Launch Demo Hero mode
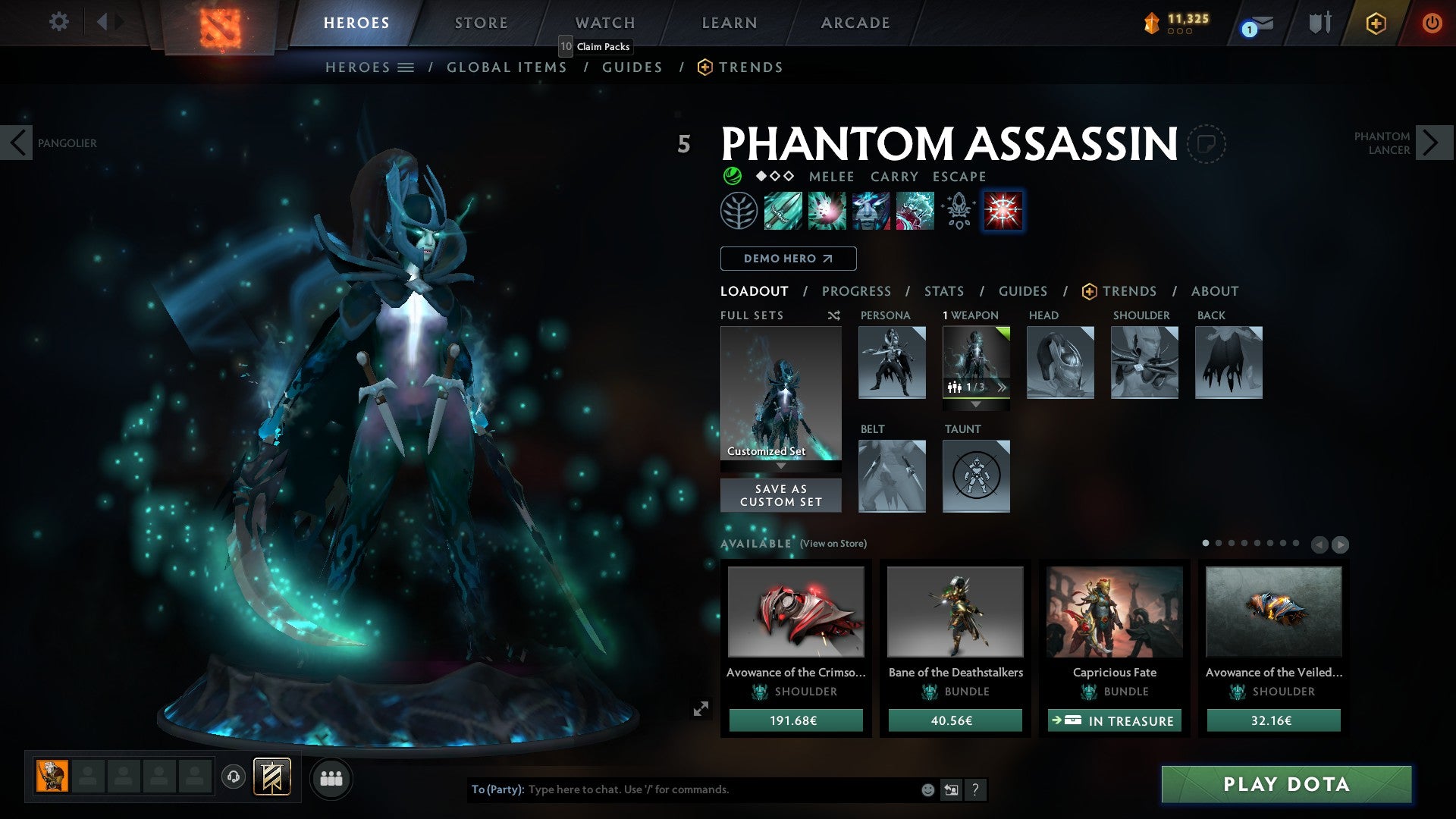This screenshot has width=1456, height=819. point(788,259)
